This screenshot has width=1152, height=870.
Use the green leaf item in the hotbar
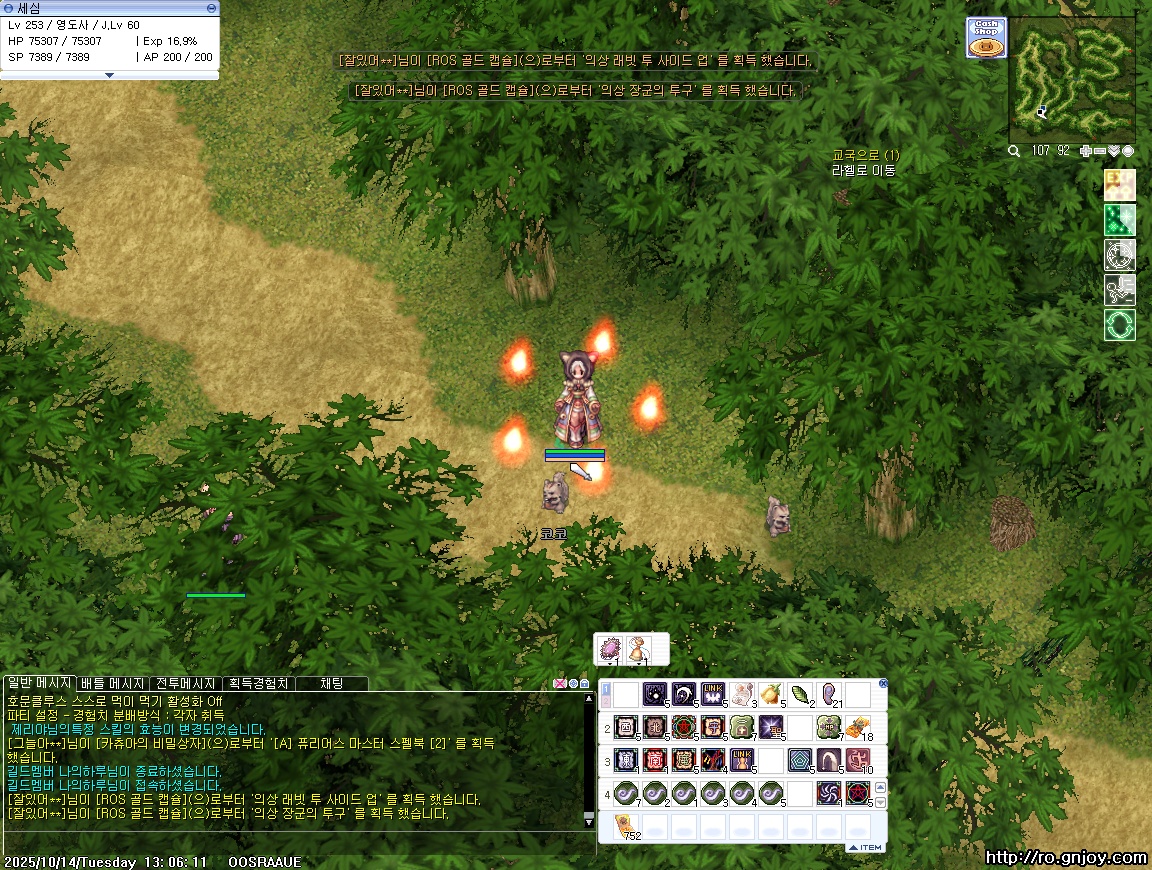(800, 694)
